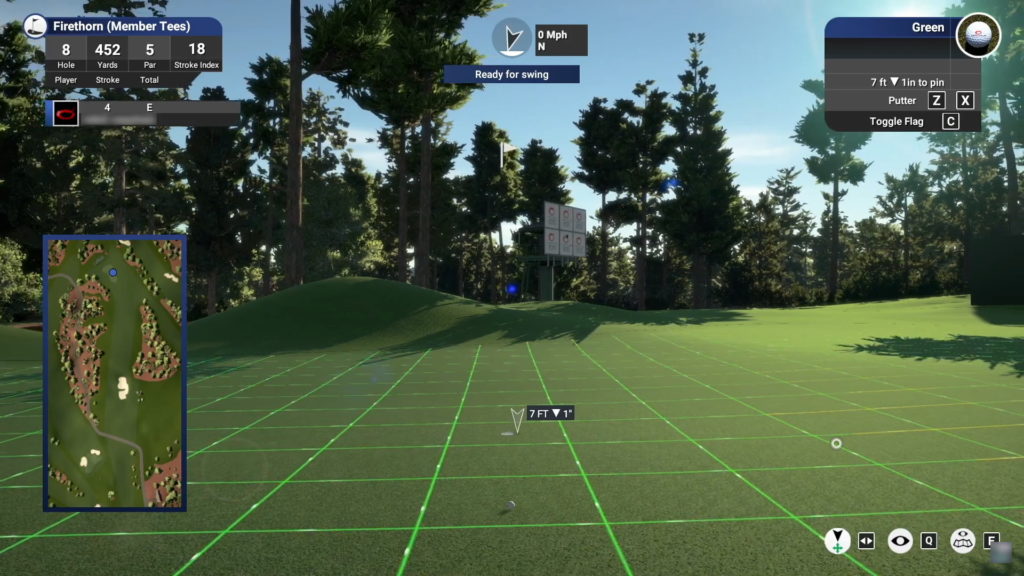Select the Putter club row
This screenshot has width=1024, height=576.
click(901, 100)
